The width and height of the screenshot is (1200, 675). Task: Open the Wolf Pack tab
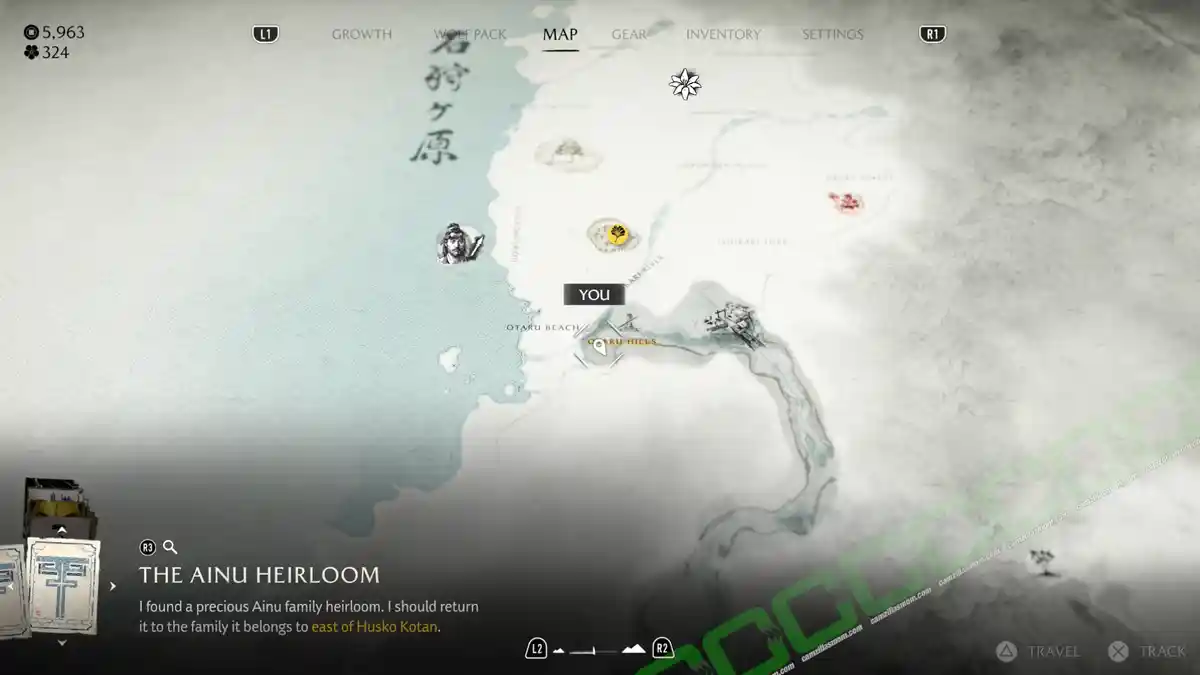pos(470,34)
